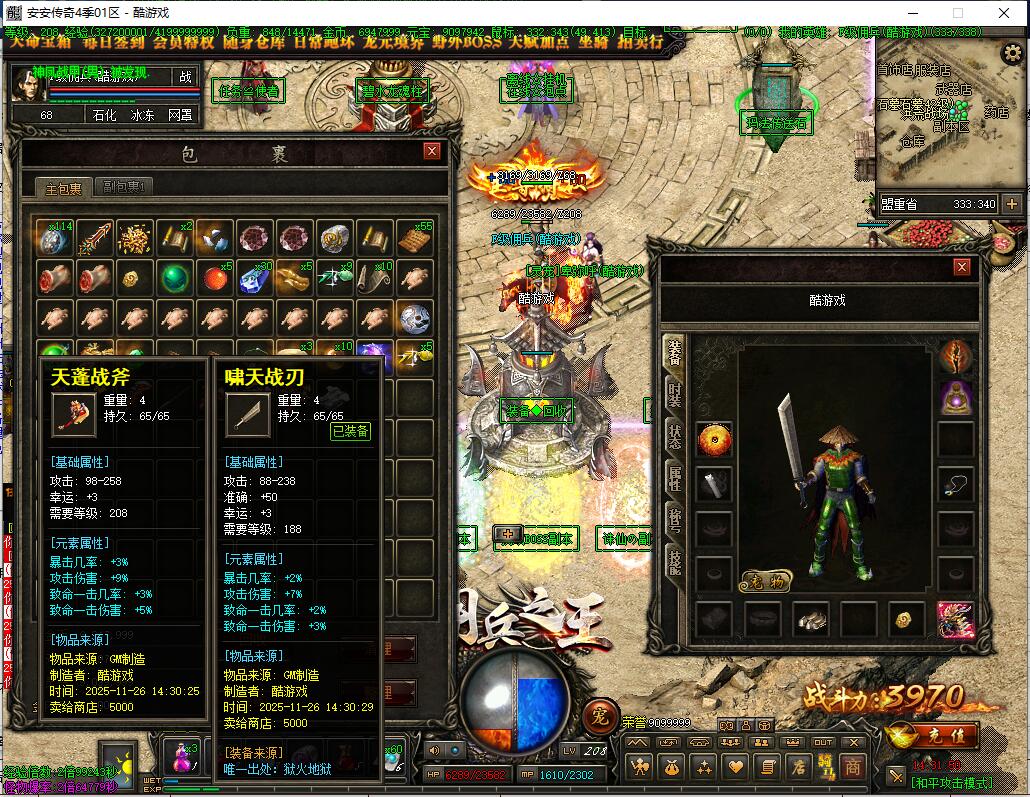Select the green orb in inventory

tap(176, 277)
